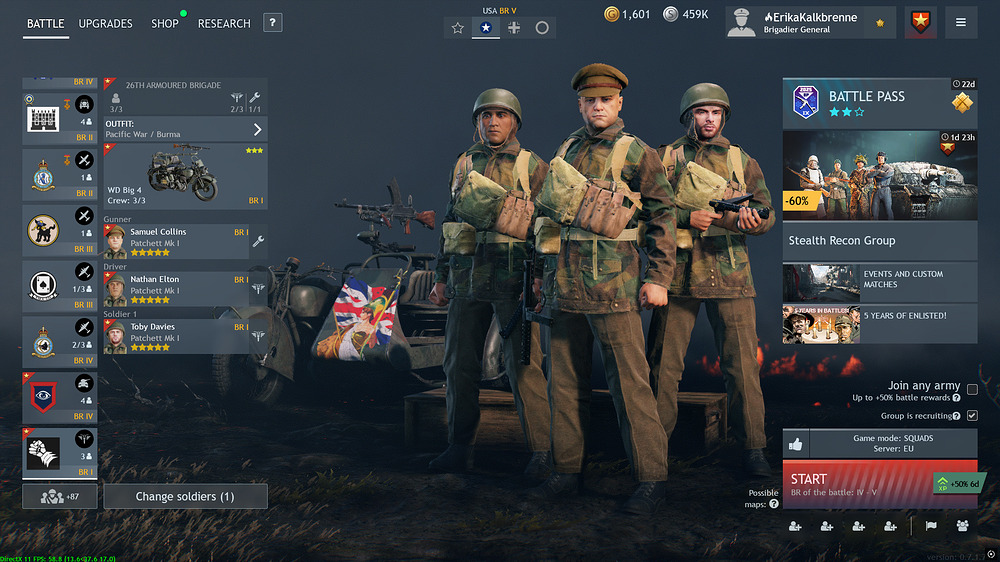Image resolution: width=1000 pixels, height=562 pixels.
Task: Open the 5 Years of Enlisted event
Action: 879,324
